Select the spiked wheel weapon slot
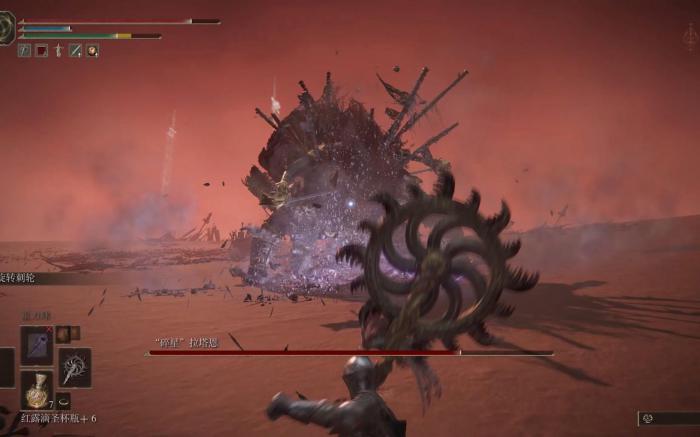The height and width of the screenshot is (437, 700). coord(75,367)
